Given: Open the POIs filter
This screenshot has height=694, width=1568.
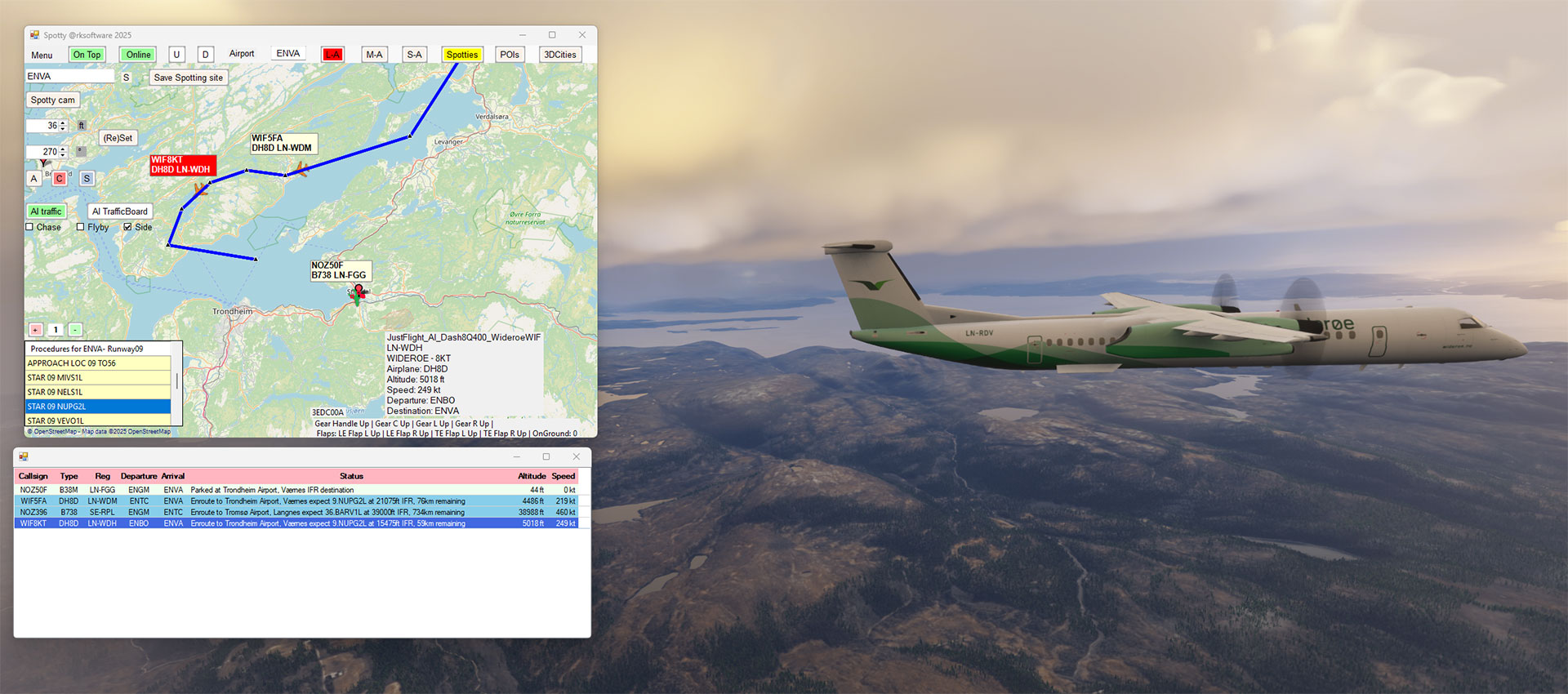Looking at the screenshot, I should (x=510, y=55).
